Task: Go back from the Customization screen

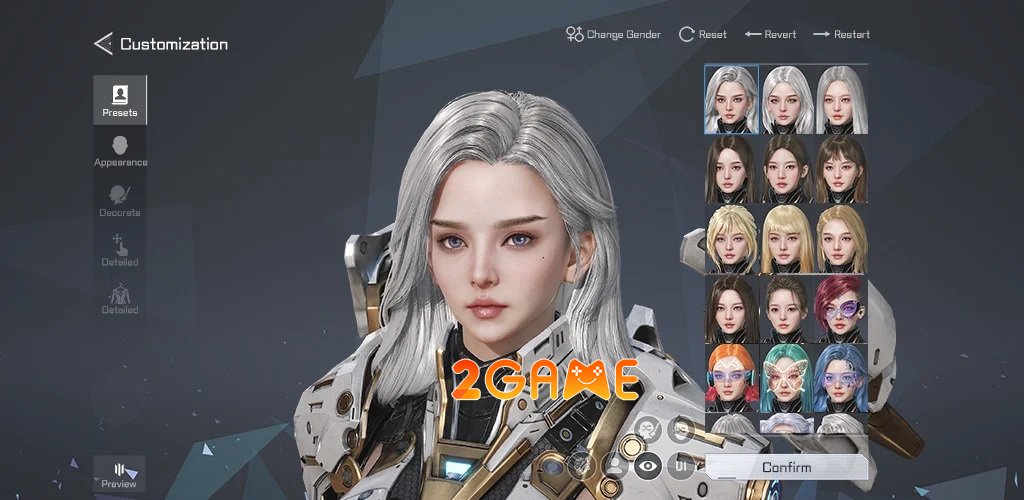Action: 103,44
